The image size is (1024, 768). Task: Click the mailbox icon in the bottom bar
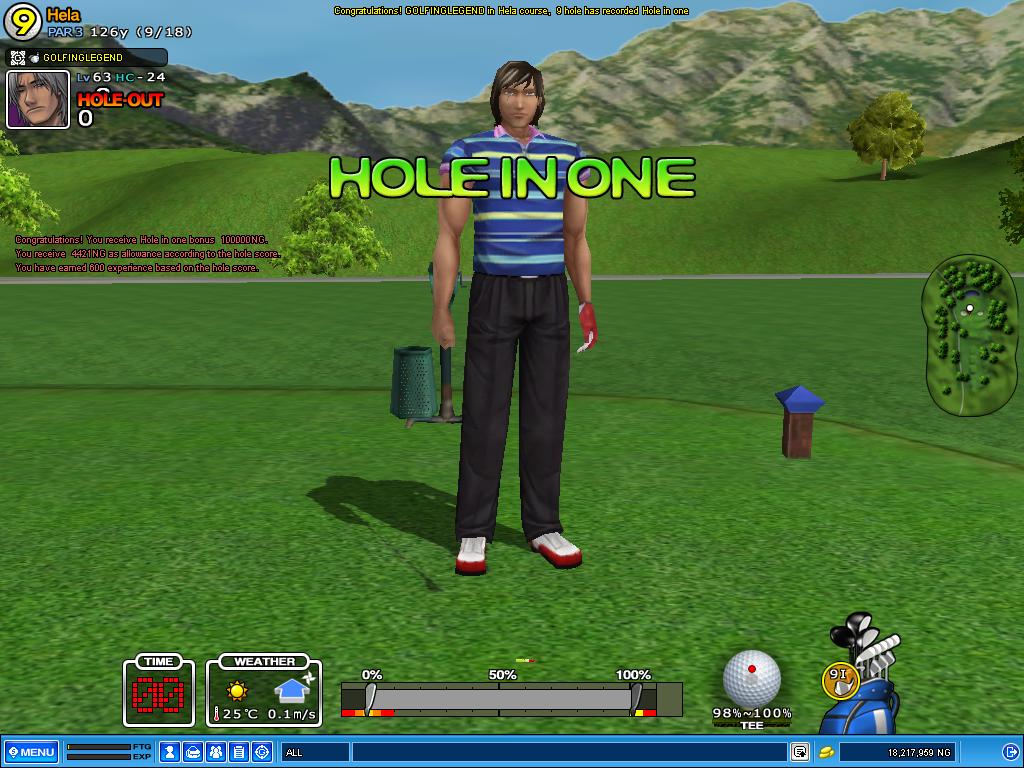click(x=193, y=752)
